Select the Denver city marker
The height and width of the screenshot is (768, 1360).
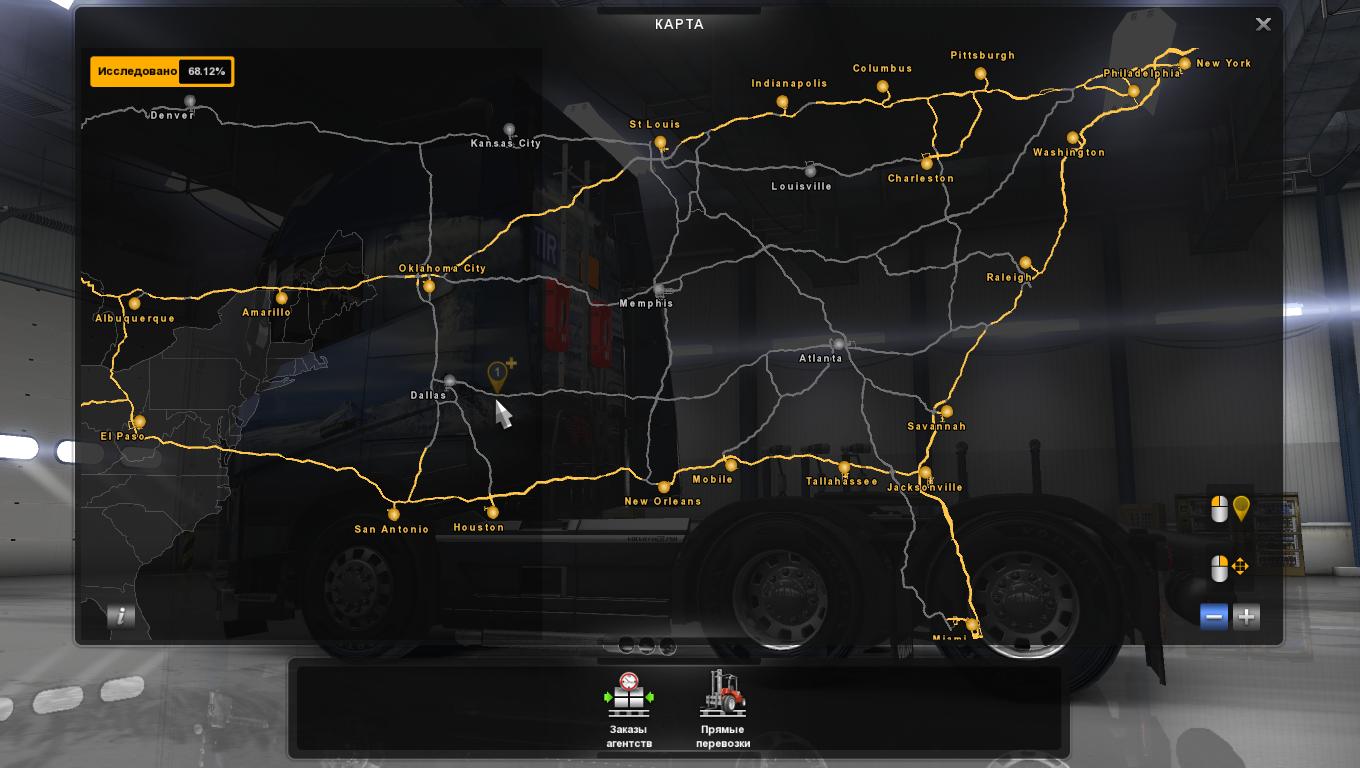(190, 102)
